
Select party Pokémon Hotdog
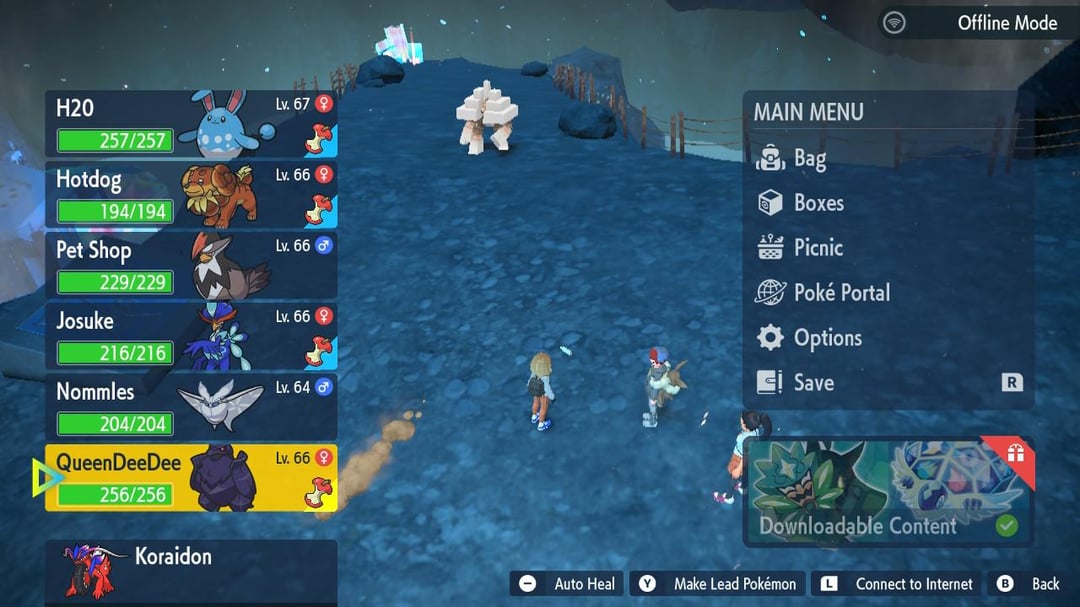(190, 195)
